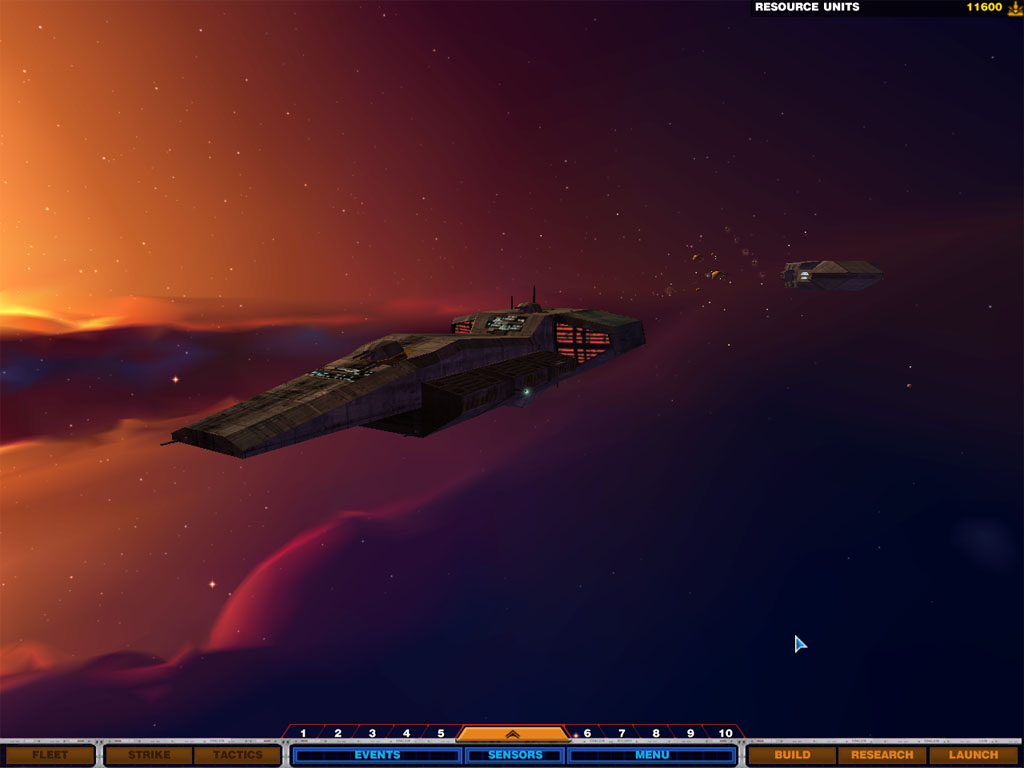This screenshot has height=768, width=1024.
Task: Select control group 6 tab
Action: [x=587, y=733]
